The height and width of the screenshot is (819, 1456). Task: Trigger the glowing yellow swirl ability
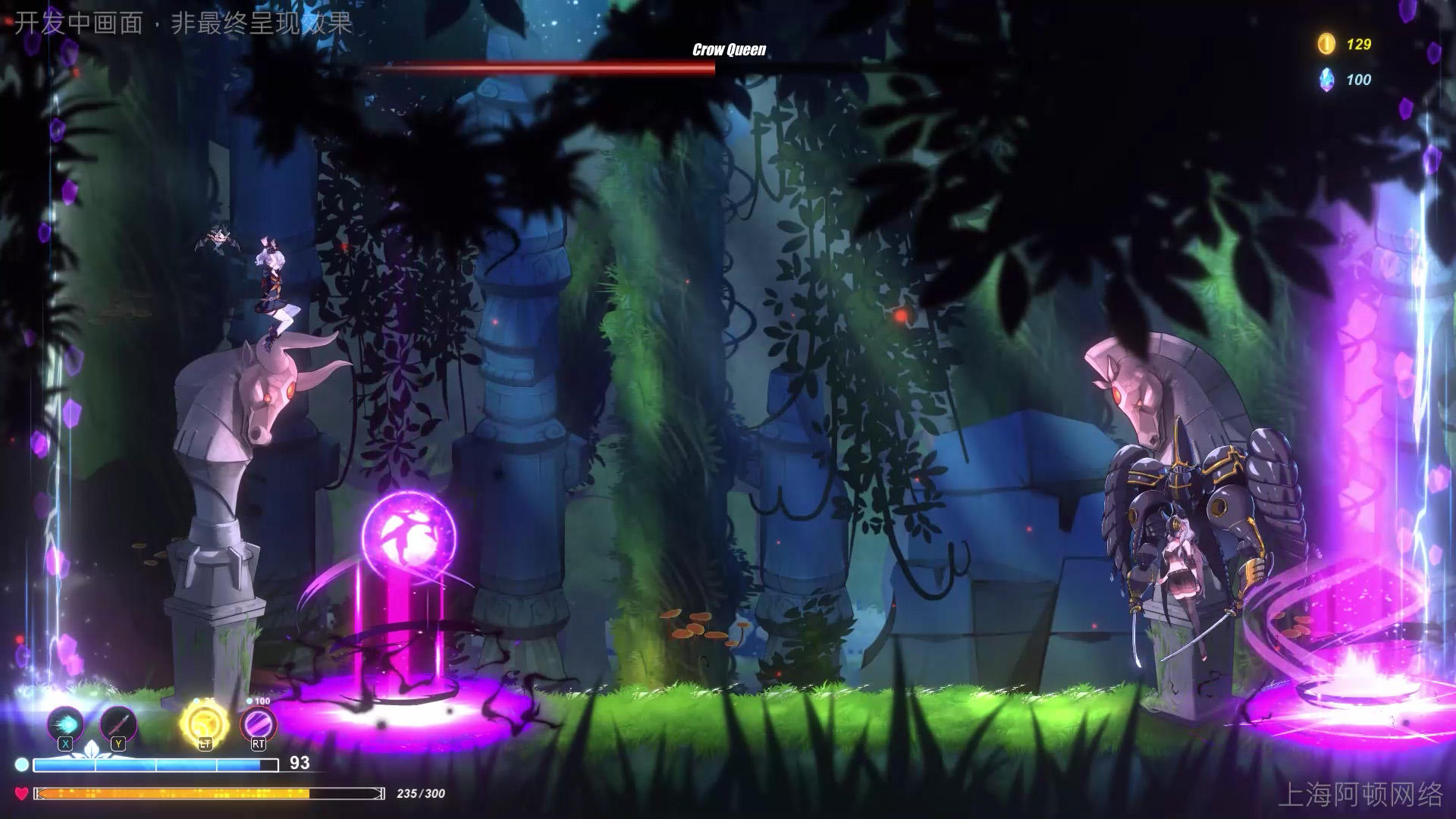click(x=204, y=723)
